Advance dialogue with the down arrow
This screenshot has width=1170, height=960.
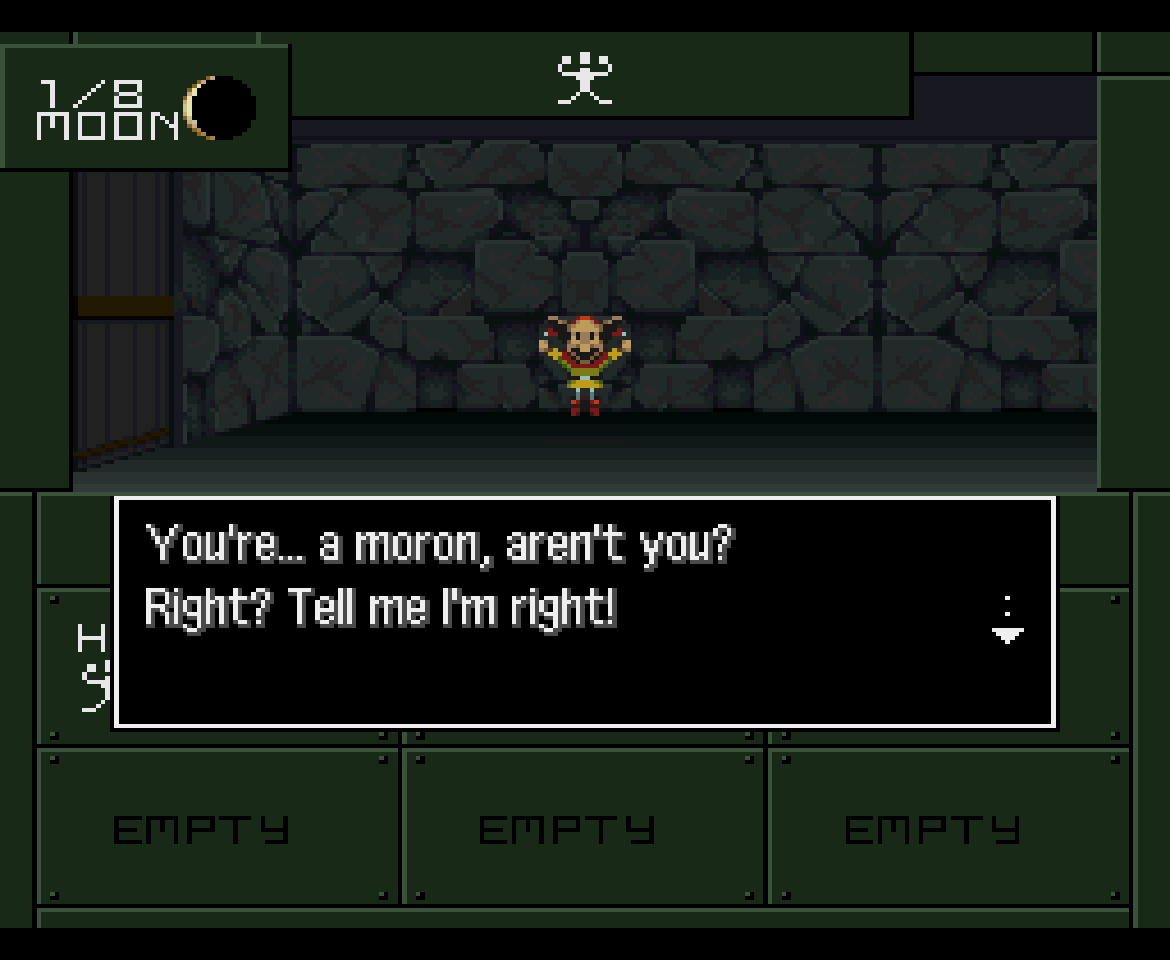(1007, 633)
